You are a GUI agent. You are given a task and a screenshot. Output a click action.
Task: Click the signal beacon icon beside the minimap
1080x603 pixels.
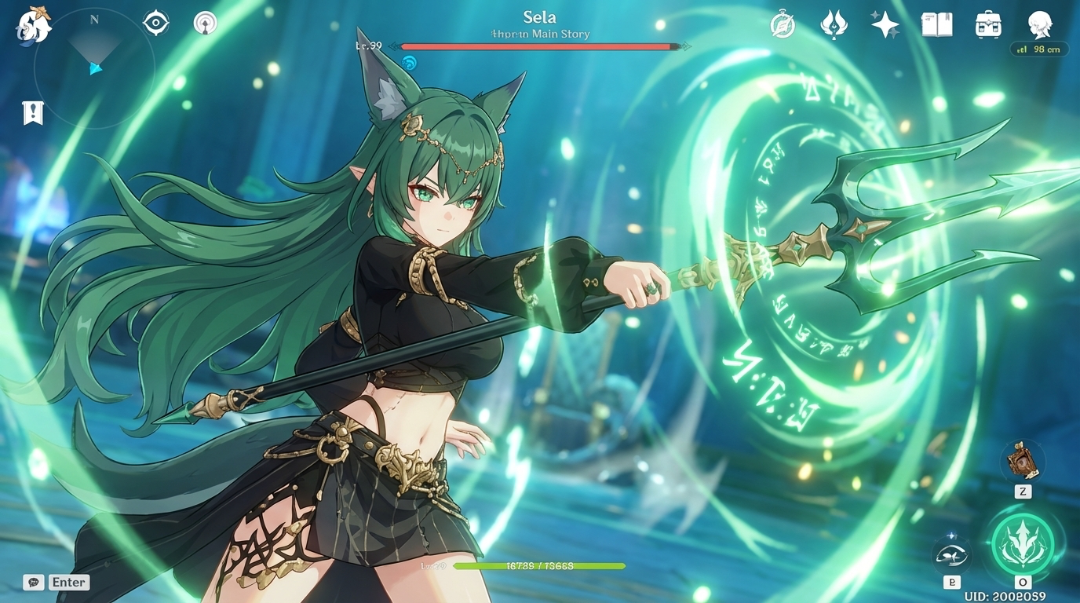click(x=205, y=23)
